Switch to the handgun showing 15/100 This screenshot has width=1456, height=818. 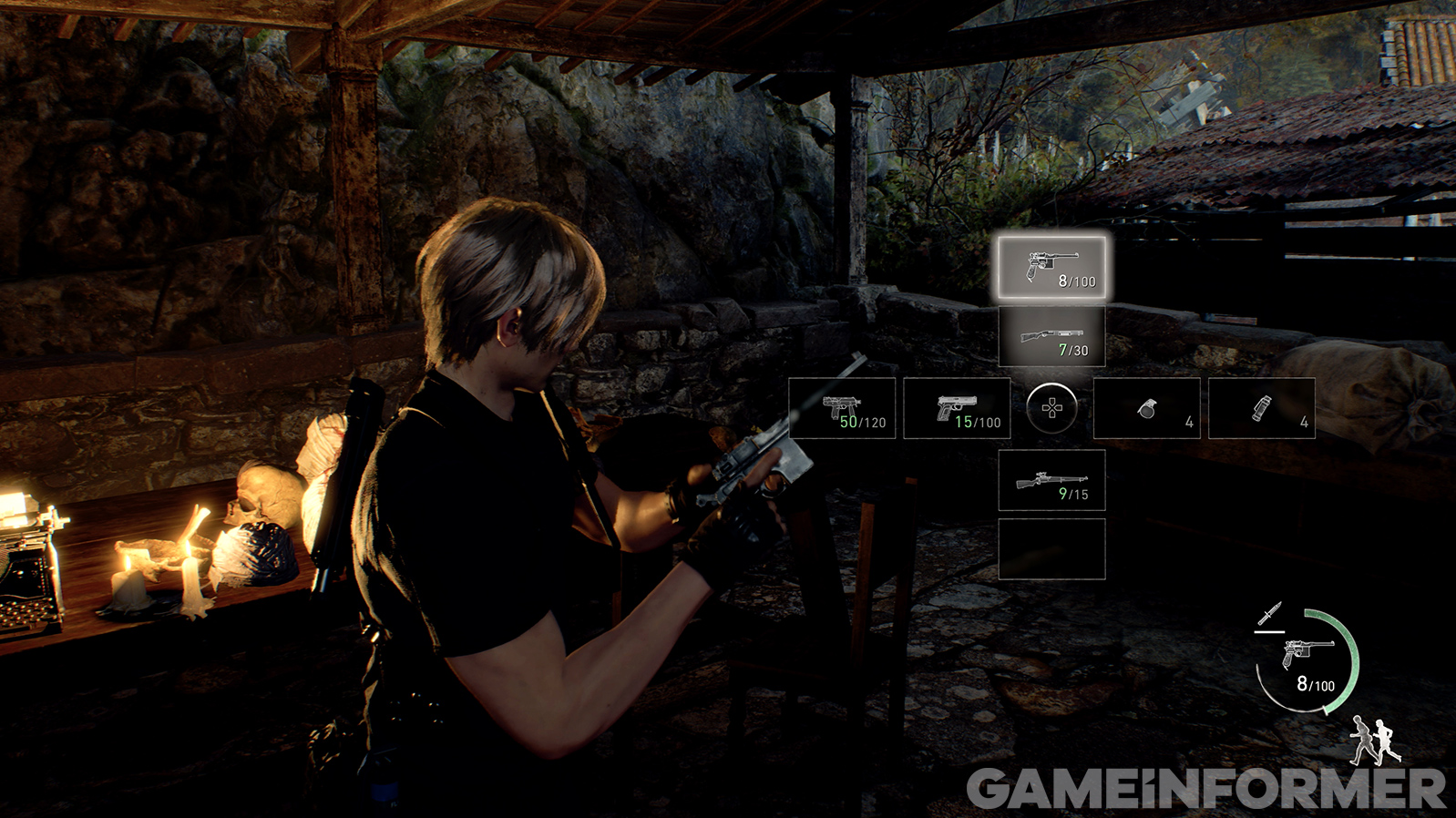pos(957,408)
